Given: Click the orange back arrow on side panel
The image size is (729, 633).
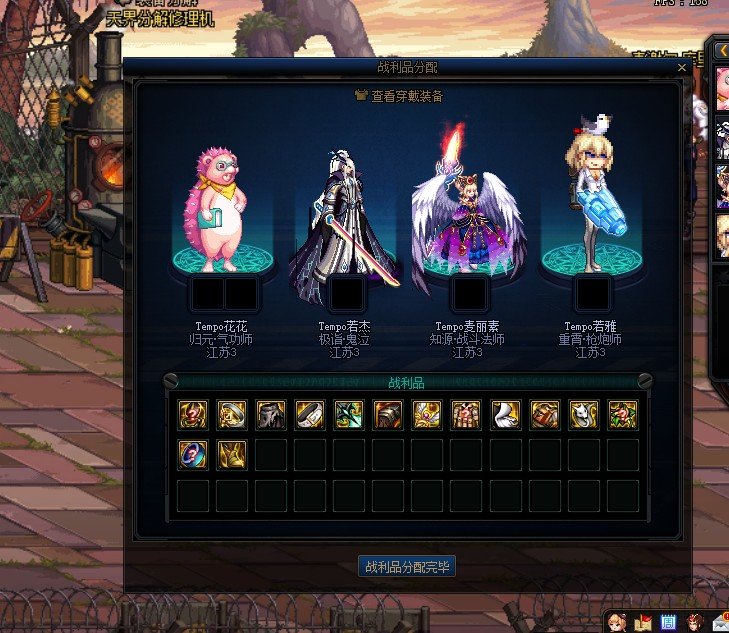Looking at the screenshot, I should coord(722,51).
